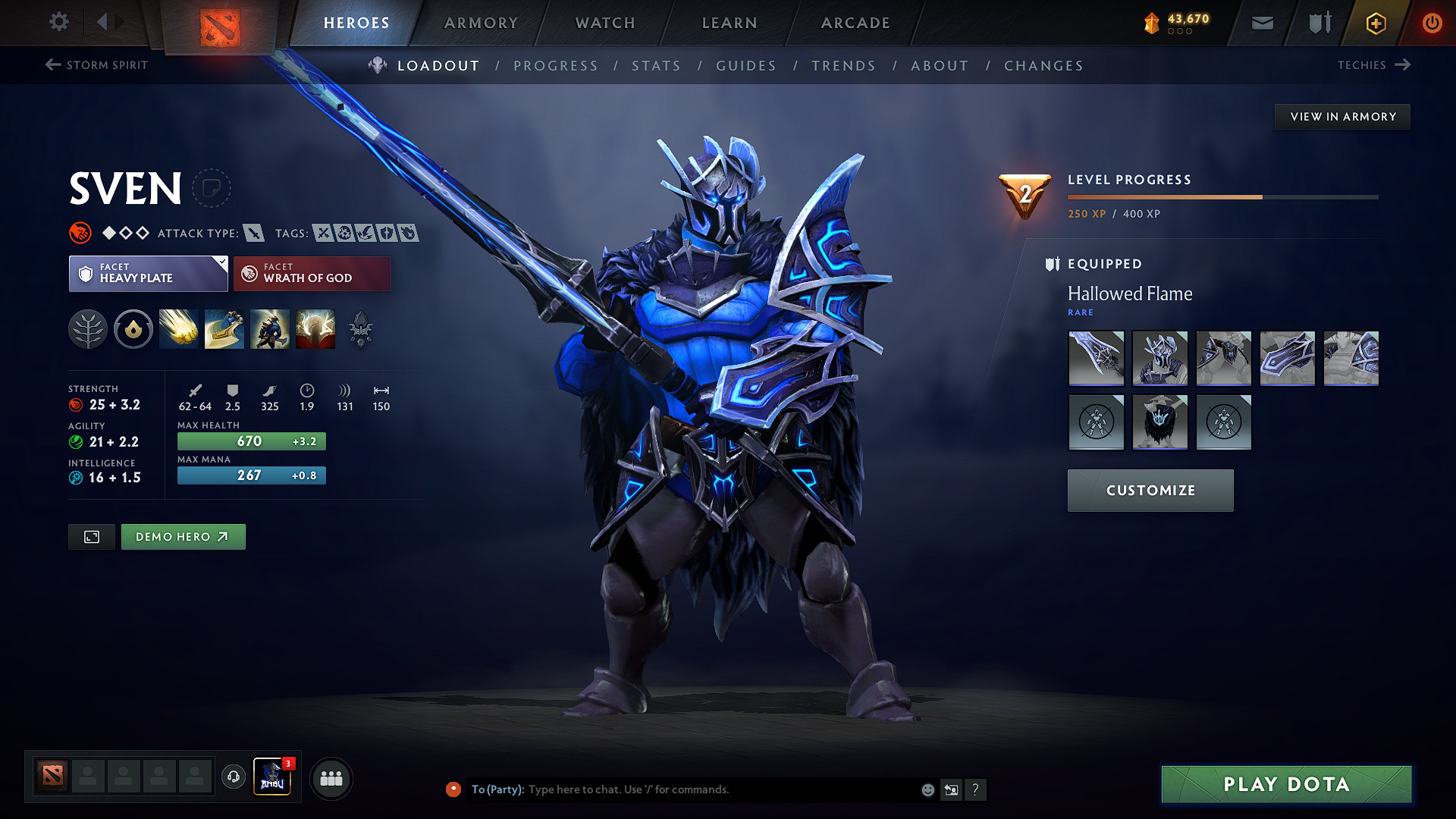Image resolution: width=1456 pixels, height=819 pixels.
Task: Open the GUIDES tab
Action: point(745,66)
